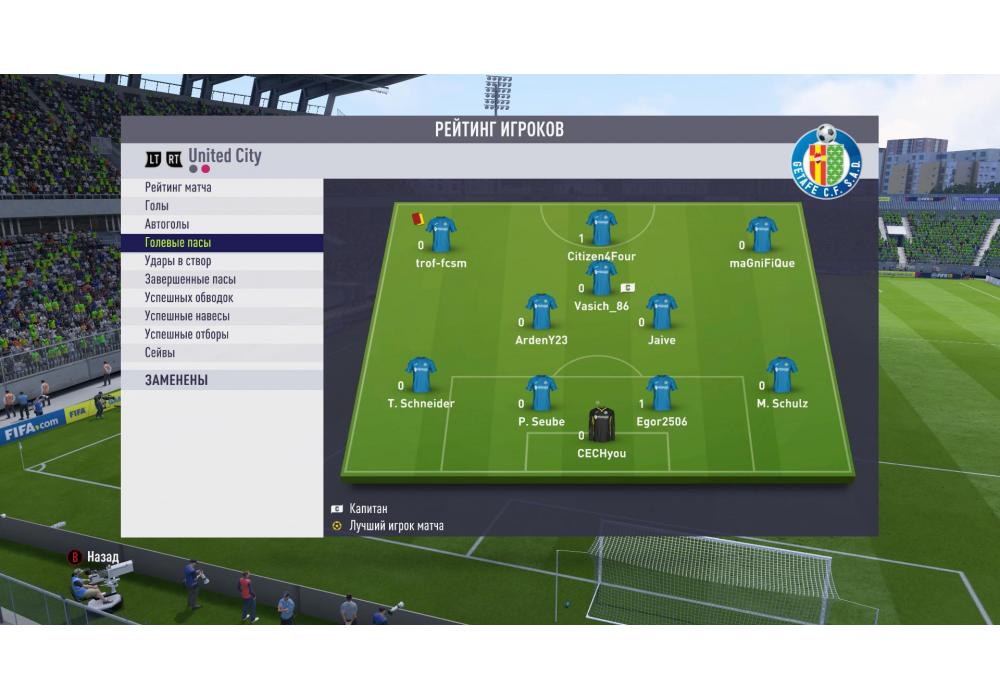Viewport: 1000px width, 700px height.
Task: Choose captain Vasich_86
Action: click(601, 279)
